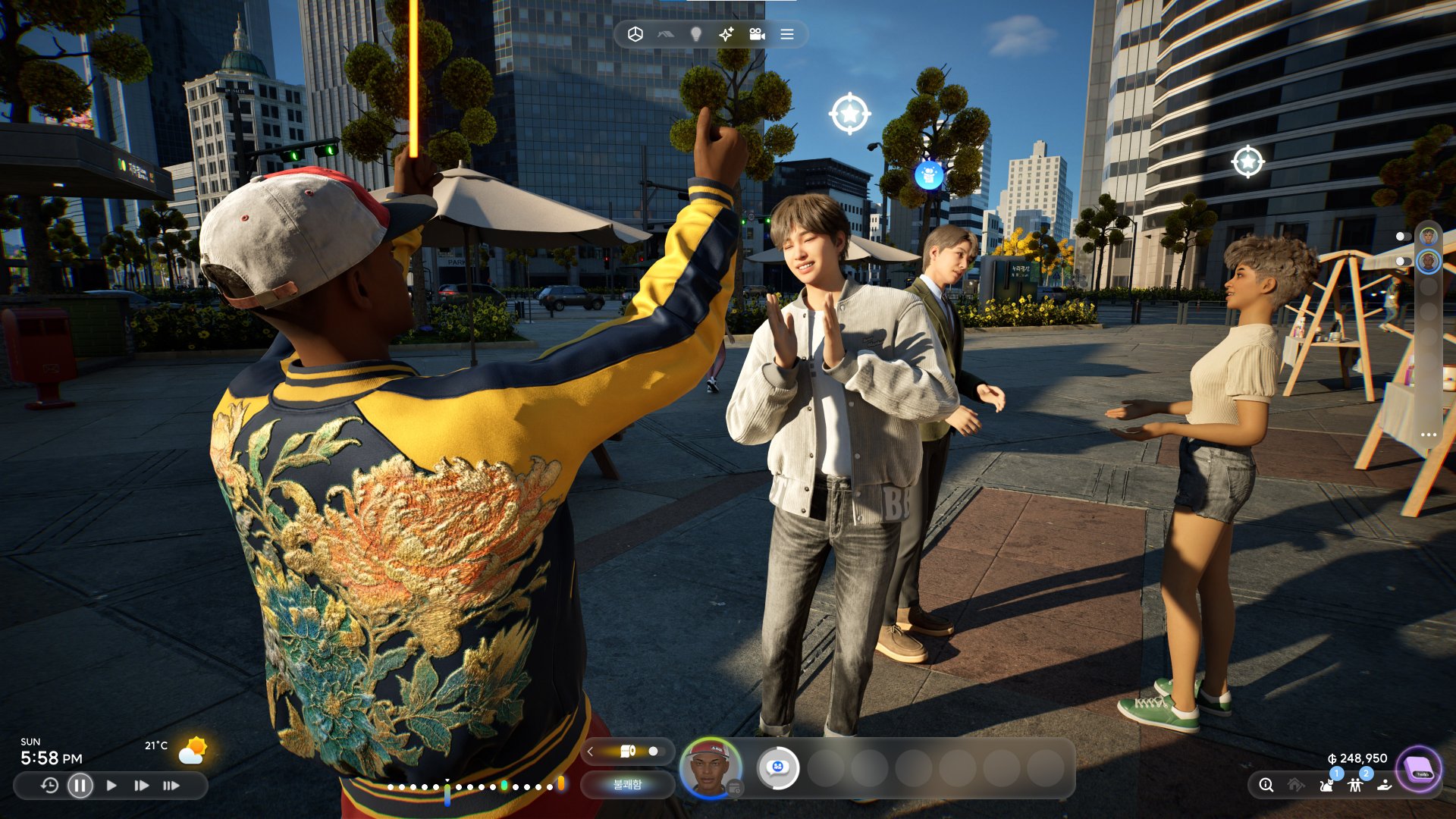The height and width of the screenshot is (819, 1456).
Task: Open the cat icon with notification badge 1
Action: [x=1328, y=786]
